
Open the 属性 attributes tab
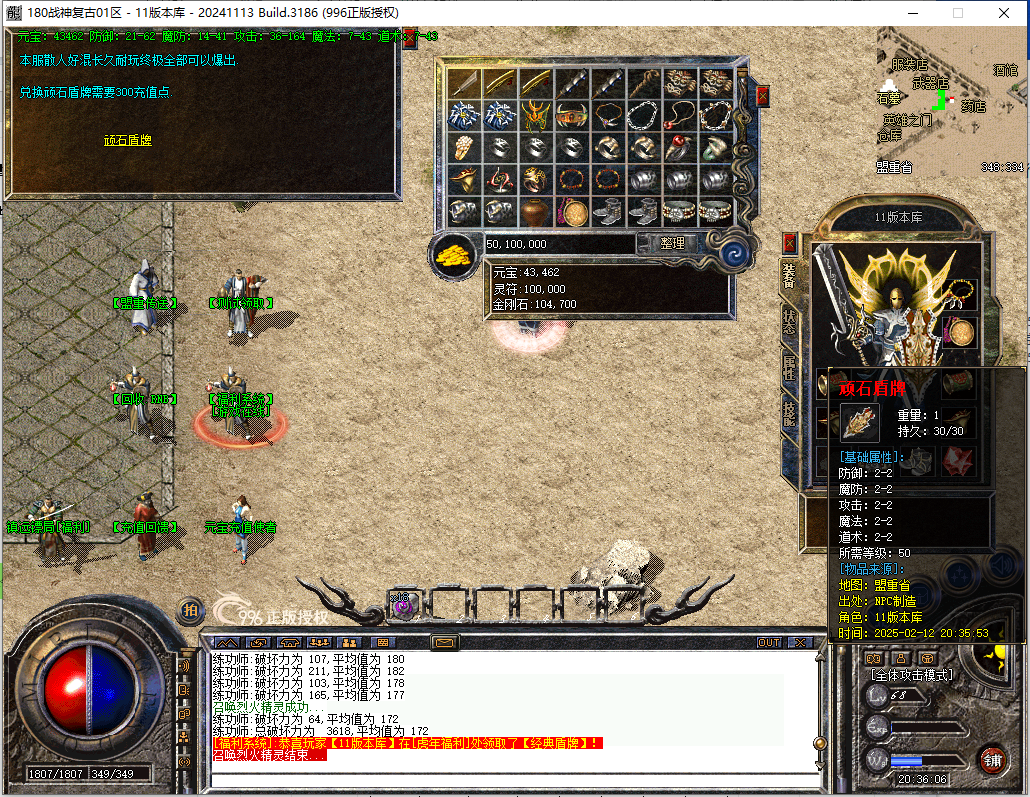789,367
